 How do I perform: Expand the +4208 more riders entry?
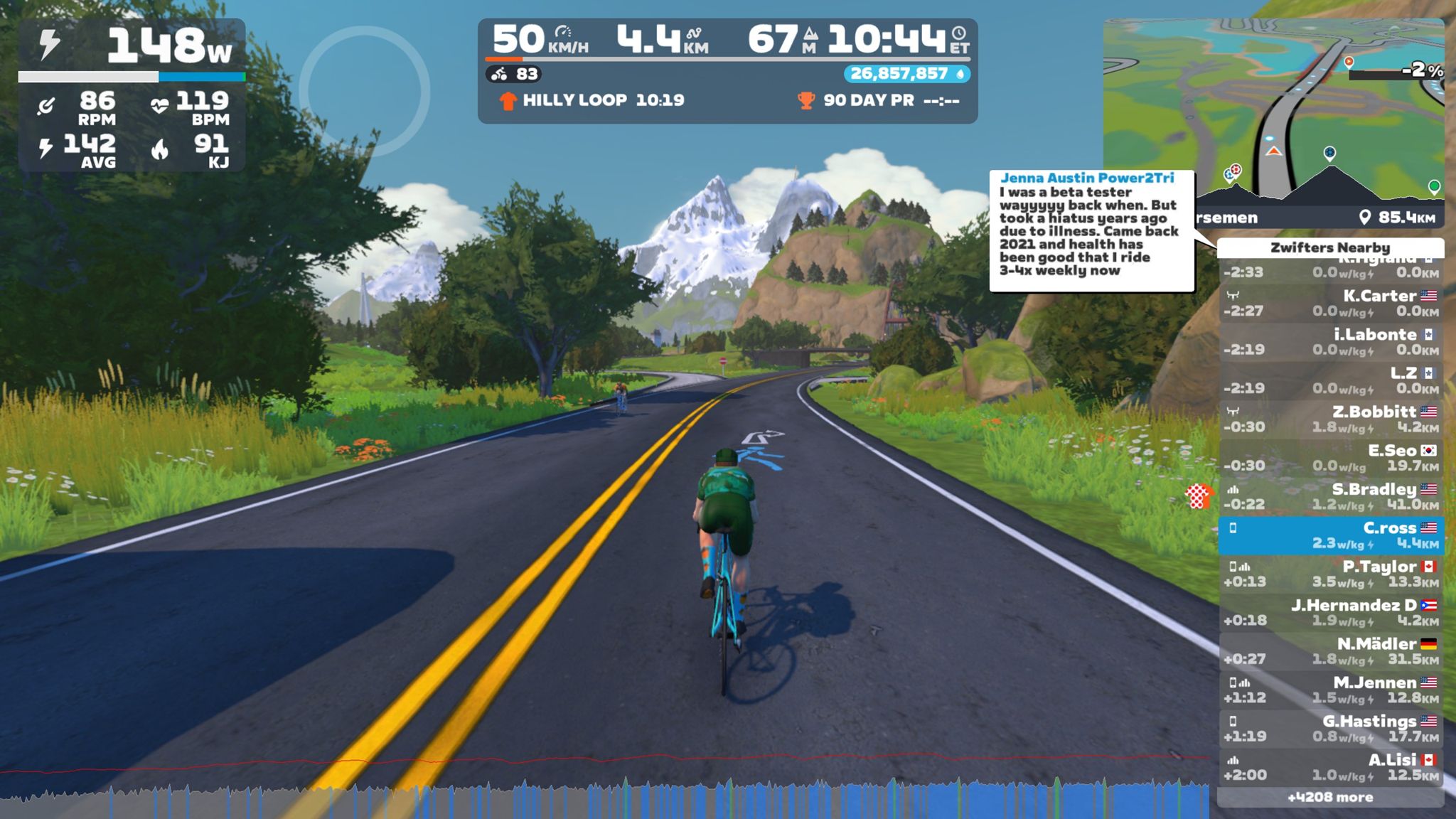coord(1330,798)
